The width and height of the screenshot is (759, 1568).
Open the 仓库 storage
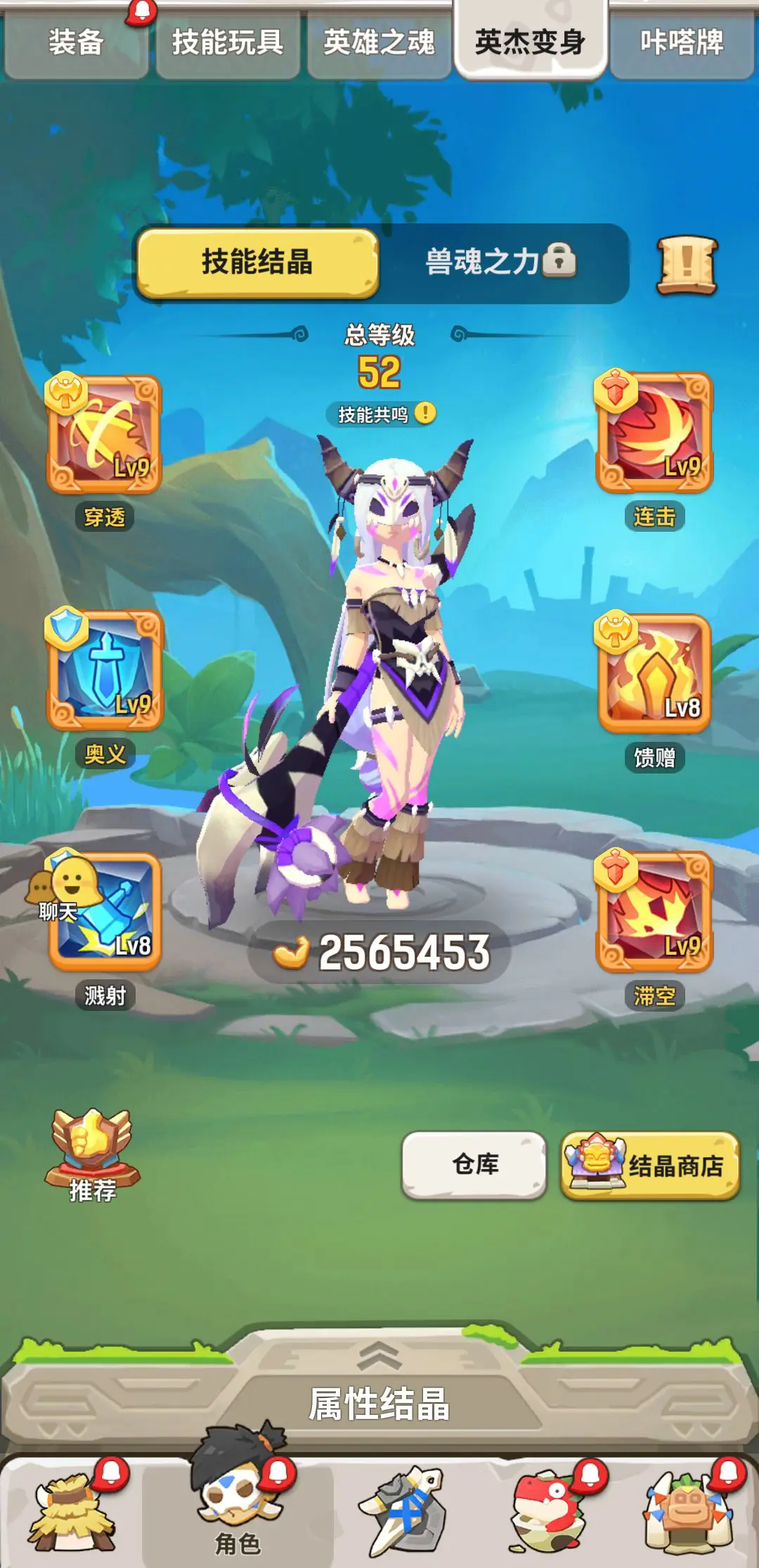click(474, 1165)
